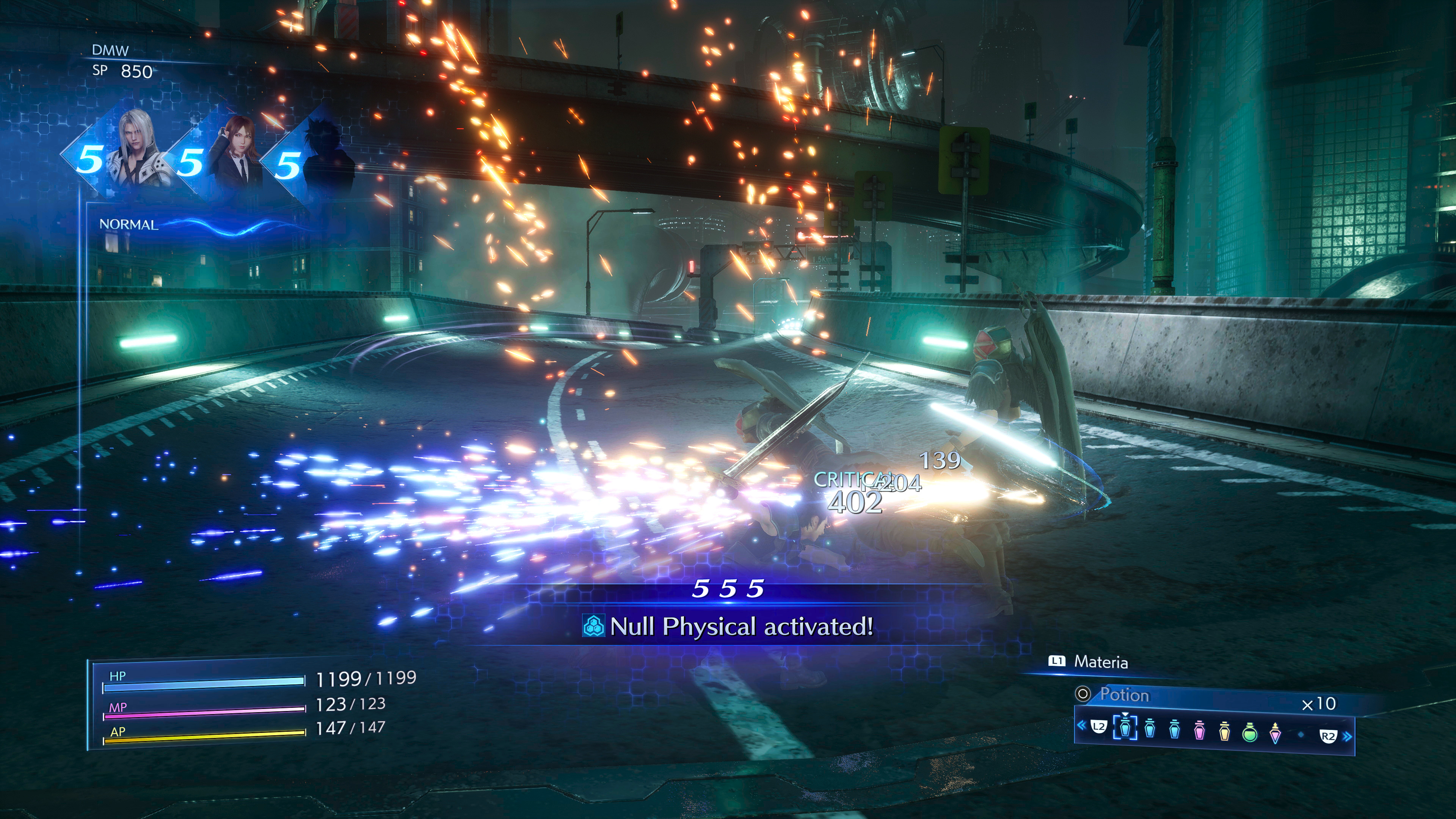The width and height of the screenshot is (1456, 819).
Task: Cycle items with the left double-arrow
Action: pyautogui.click(x=1081, y=725)
